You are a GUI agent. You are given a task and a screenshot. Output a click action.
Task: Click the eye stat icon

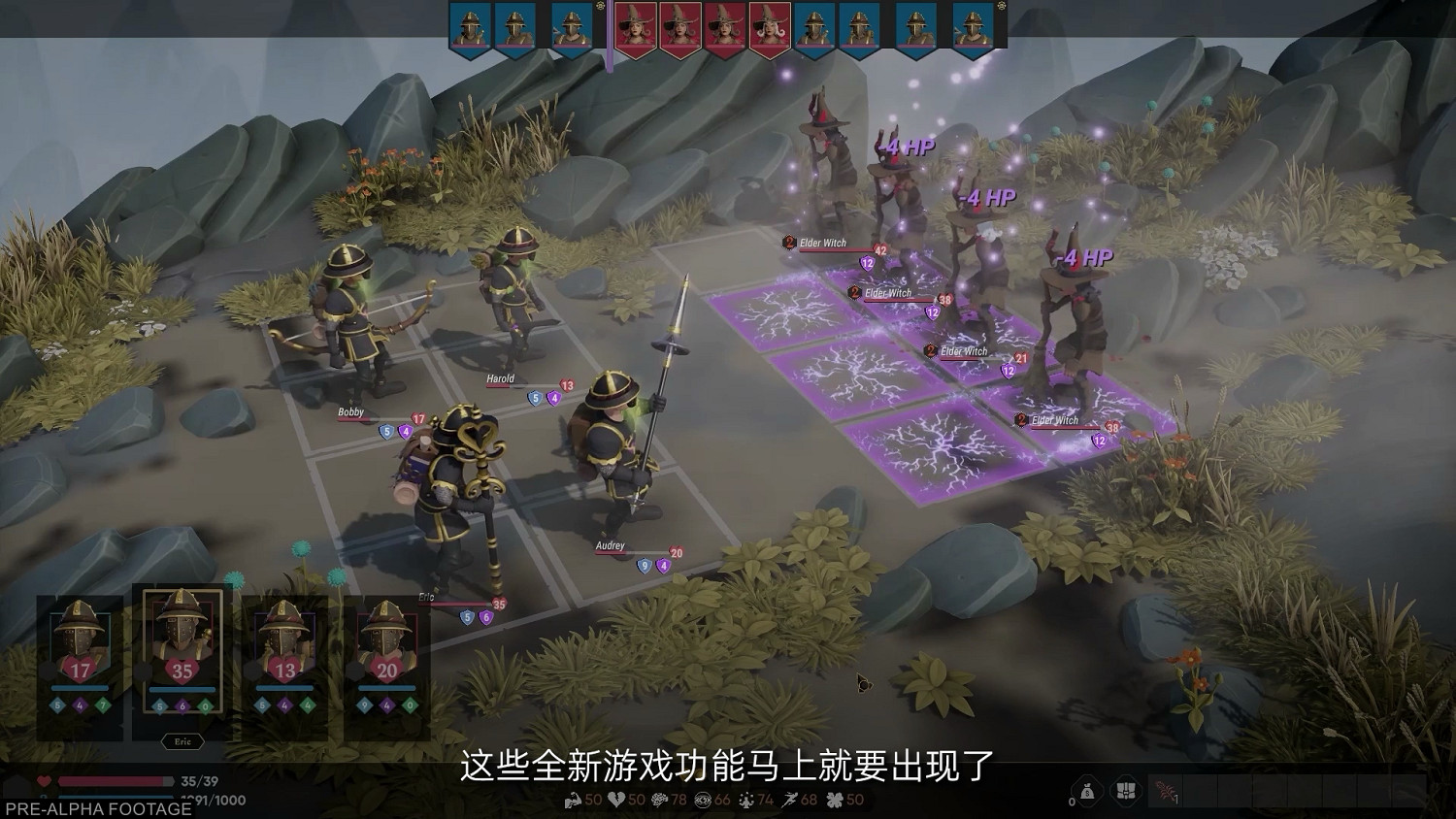tap(703, 799)
